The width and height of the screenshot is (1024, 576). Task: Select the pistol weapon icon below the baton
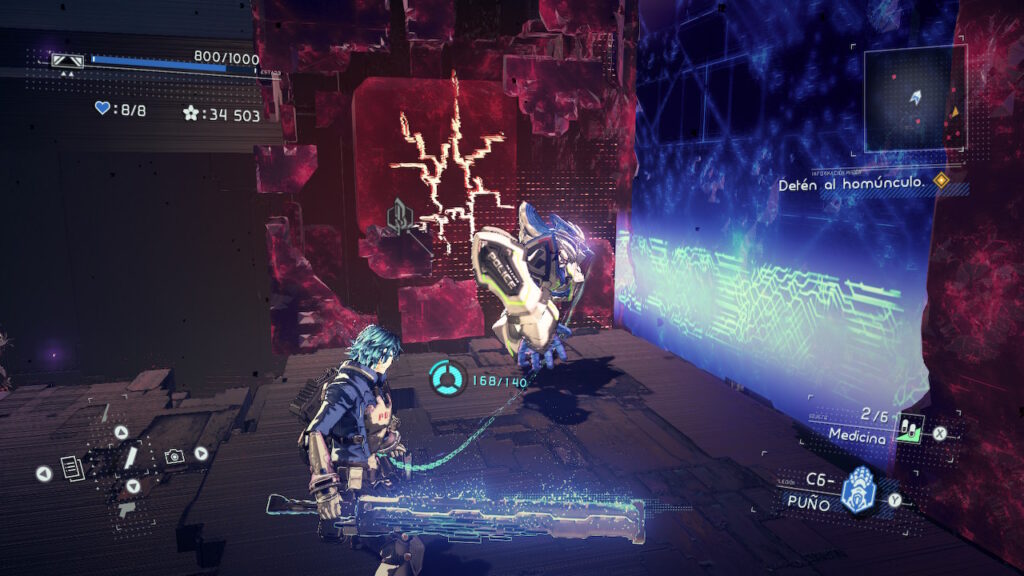pos(126,508)
